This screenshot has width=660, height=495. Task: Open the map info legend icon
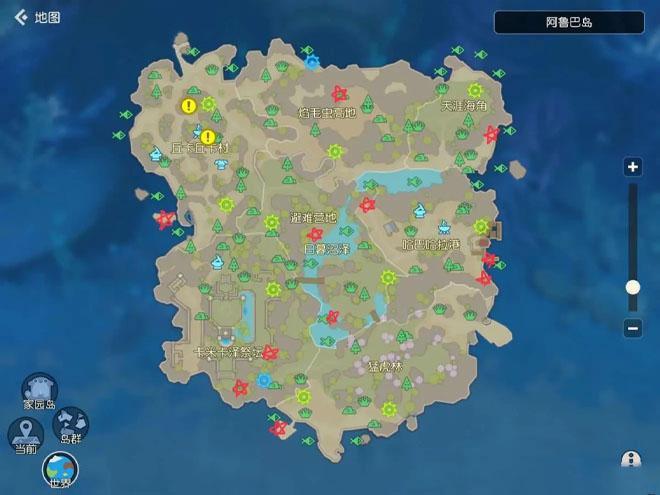click(631, 459)
